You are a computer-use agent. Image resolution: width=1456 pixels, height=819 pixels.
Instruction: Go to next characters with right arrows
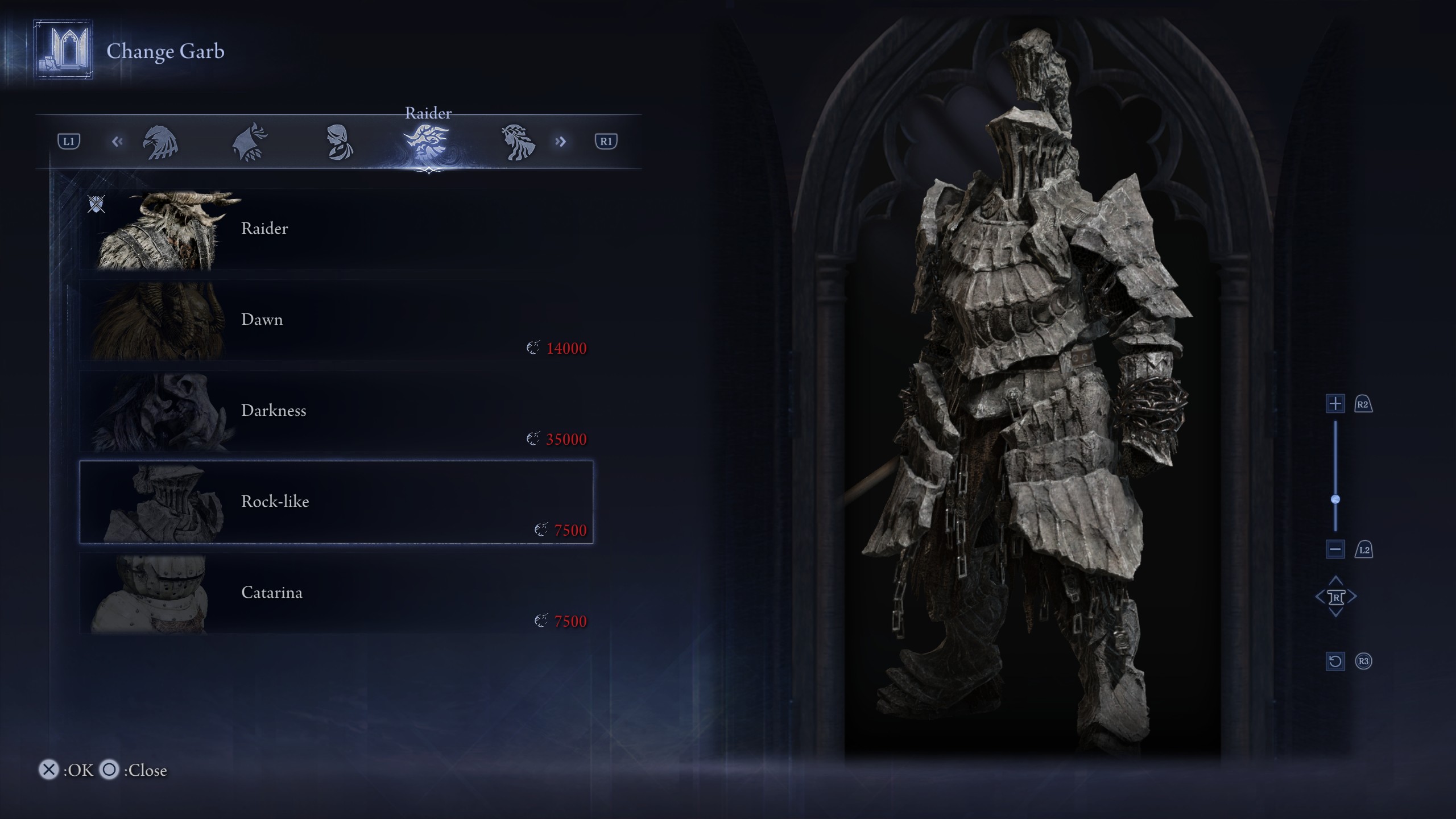tap(561, 142)
